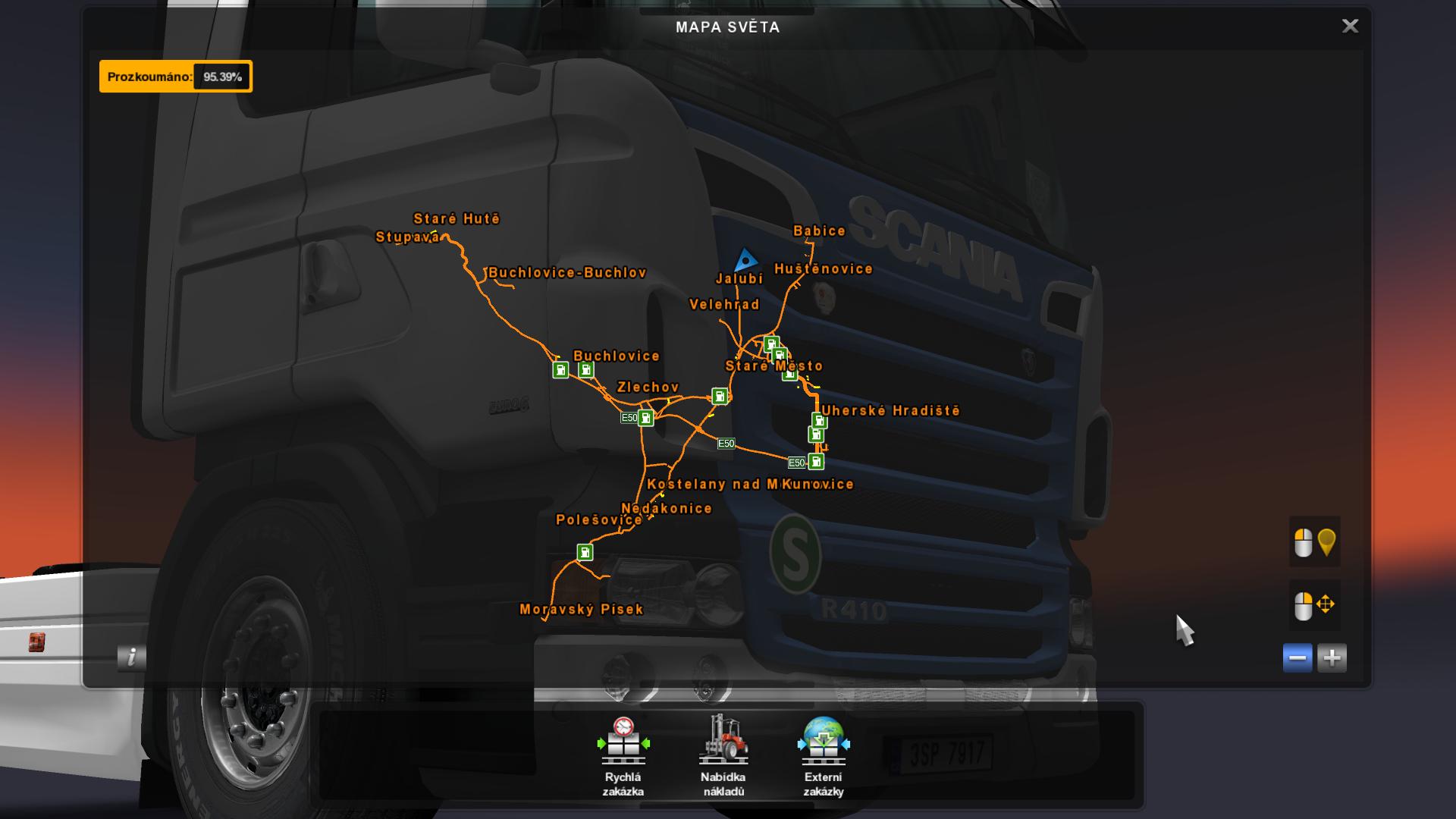Select the Babice town label

coord(819,231)
